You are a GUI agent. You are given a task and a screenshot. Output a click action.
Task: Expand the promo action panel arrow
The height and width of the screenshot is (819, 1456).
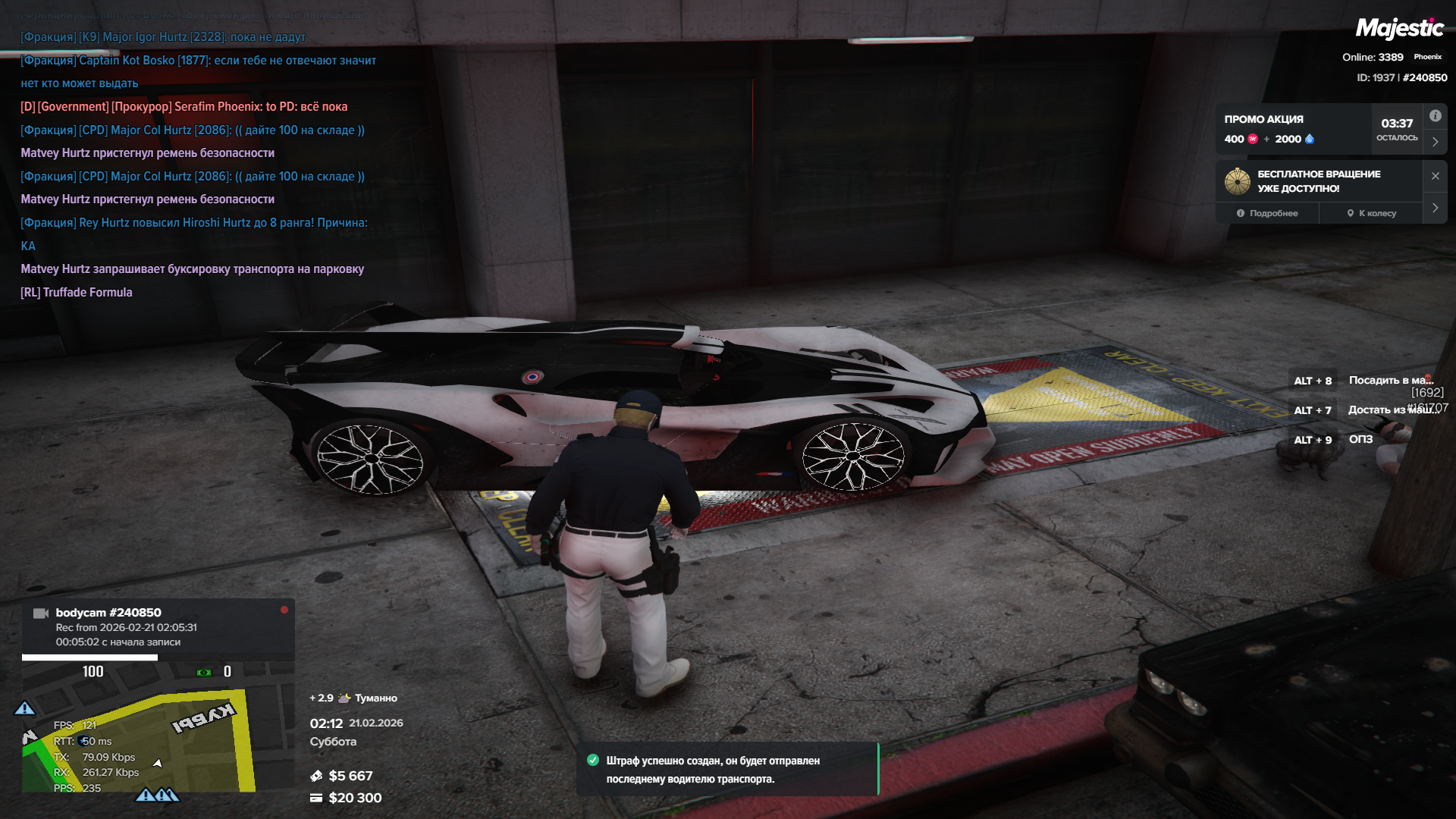1435,142
